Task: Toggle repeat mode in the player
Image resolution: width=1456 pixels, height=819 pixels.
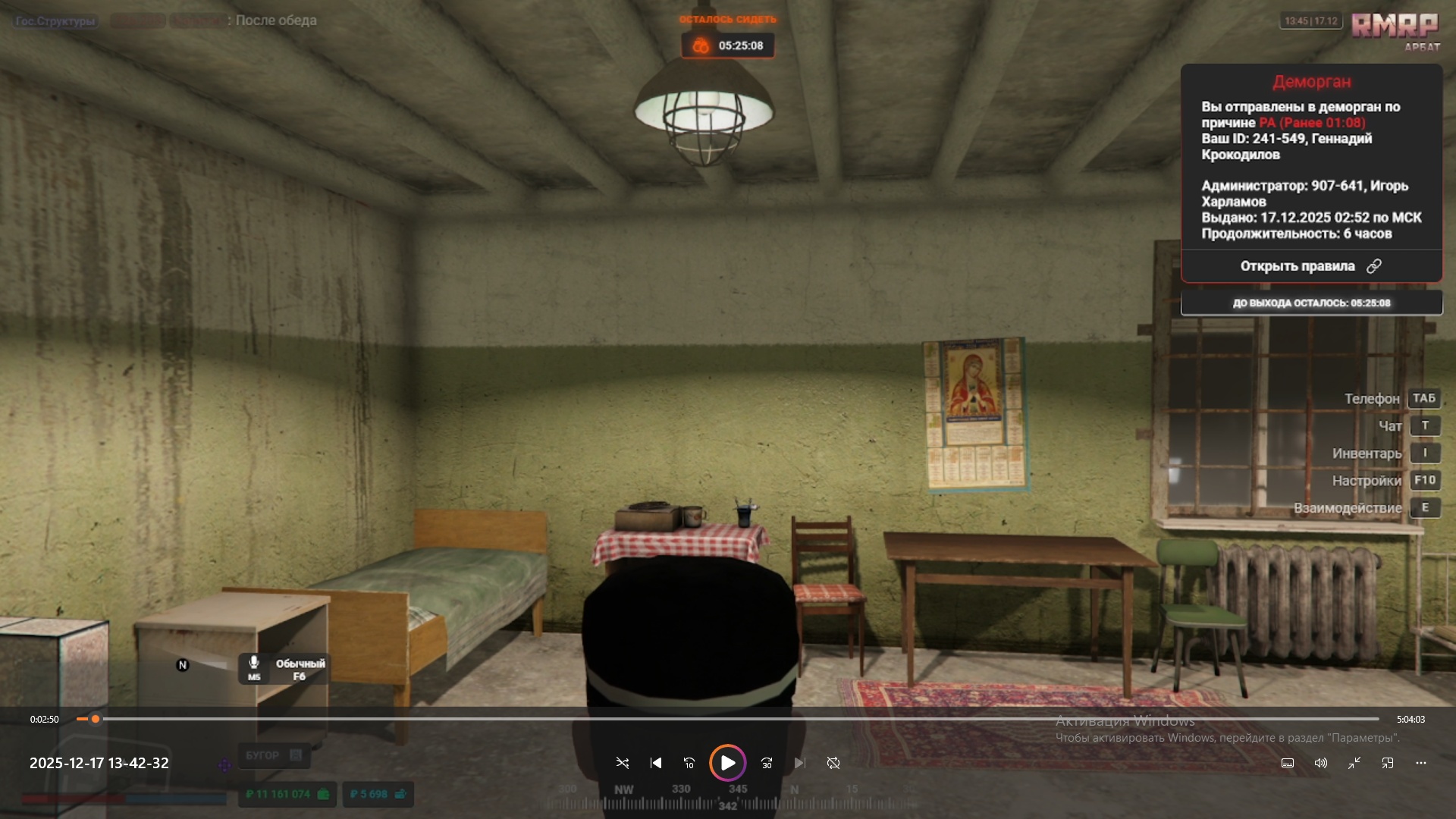Action: [x=833, y=763]
